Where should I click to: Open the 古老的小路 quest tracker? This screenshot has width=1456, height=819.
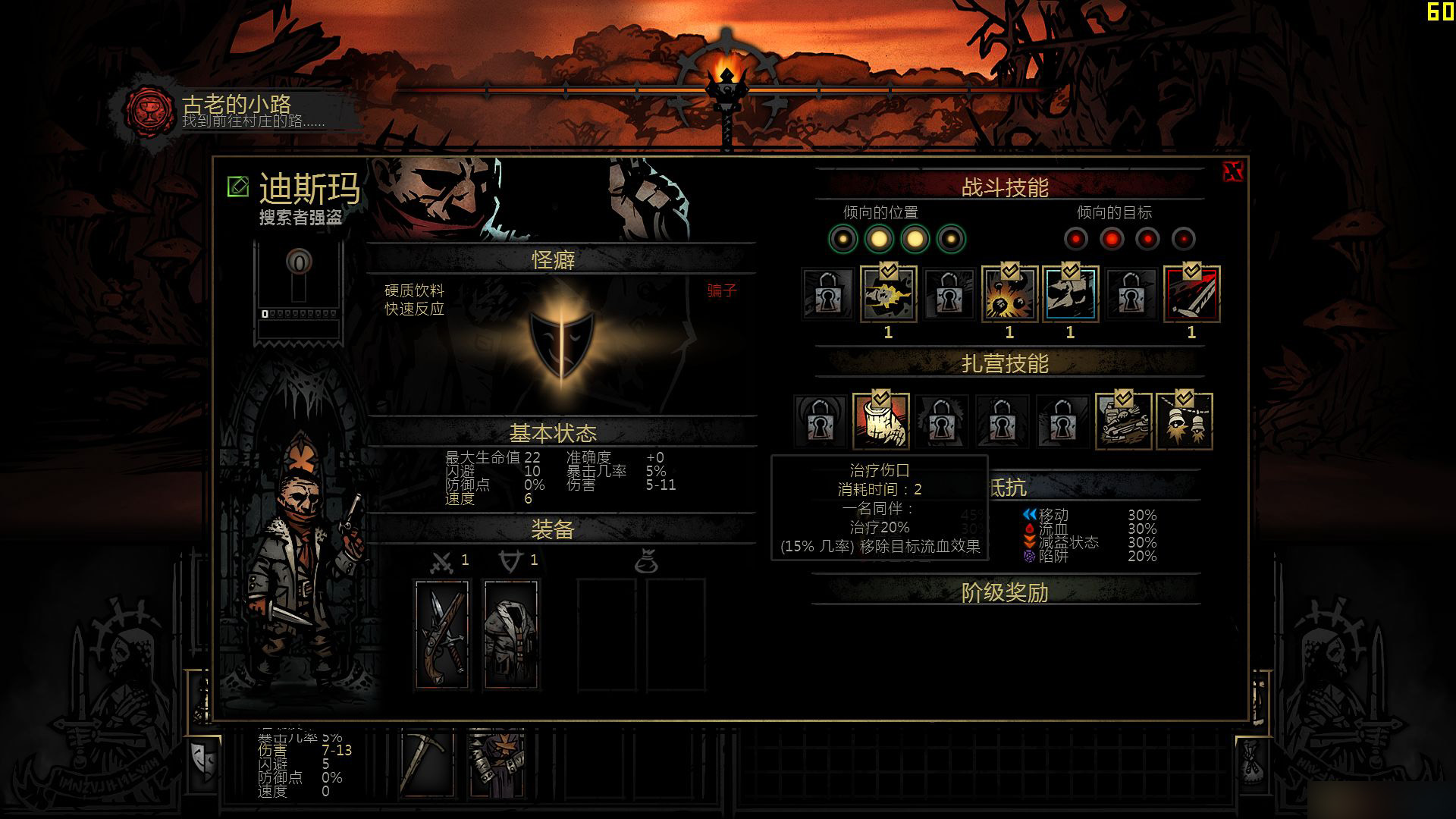(x=235, y=111)
